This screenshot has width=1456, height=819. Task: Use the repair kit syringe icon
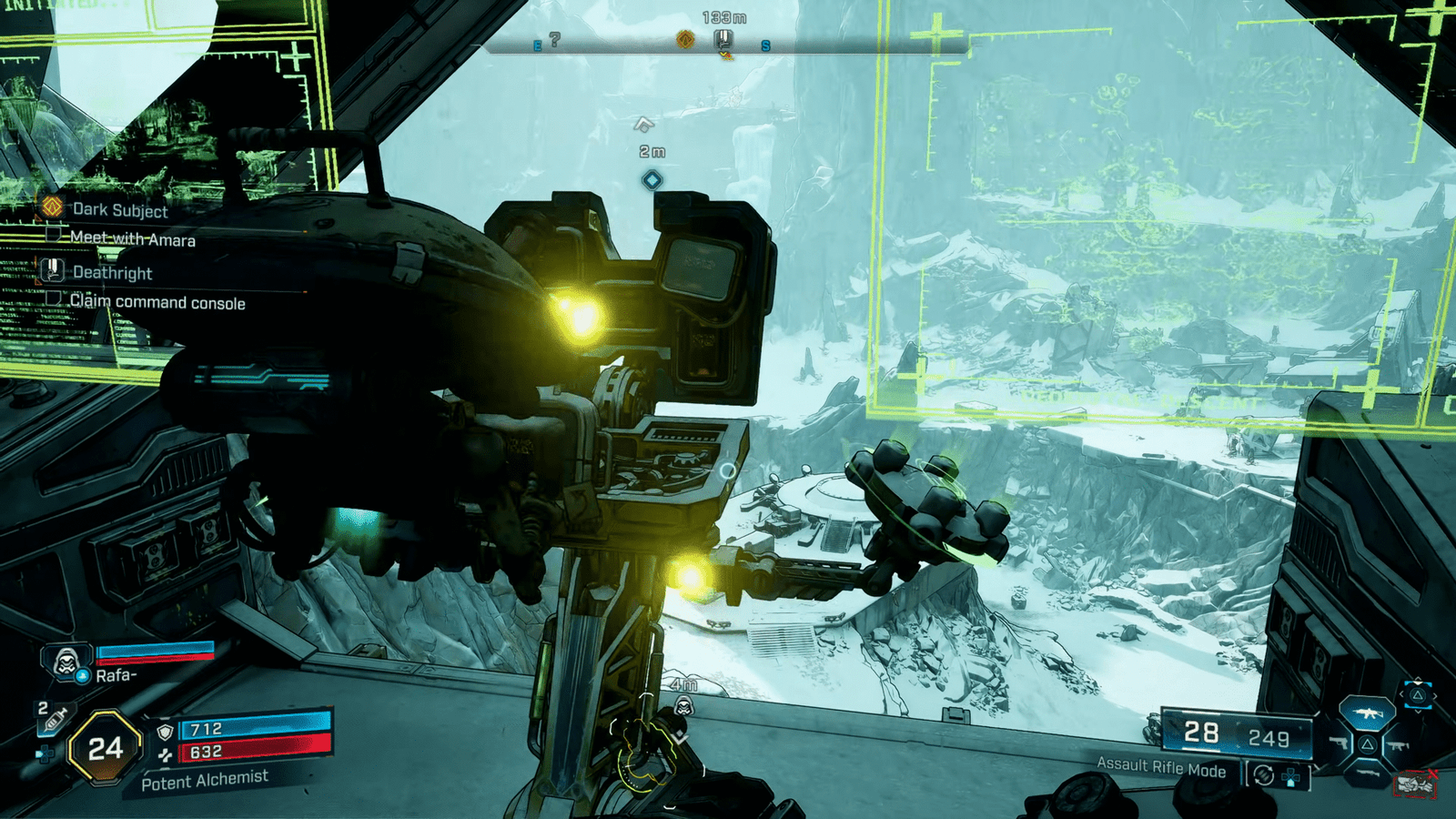point(54,720)
